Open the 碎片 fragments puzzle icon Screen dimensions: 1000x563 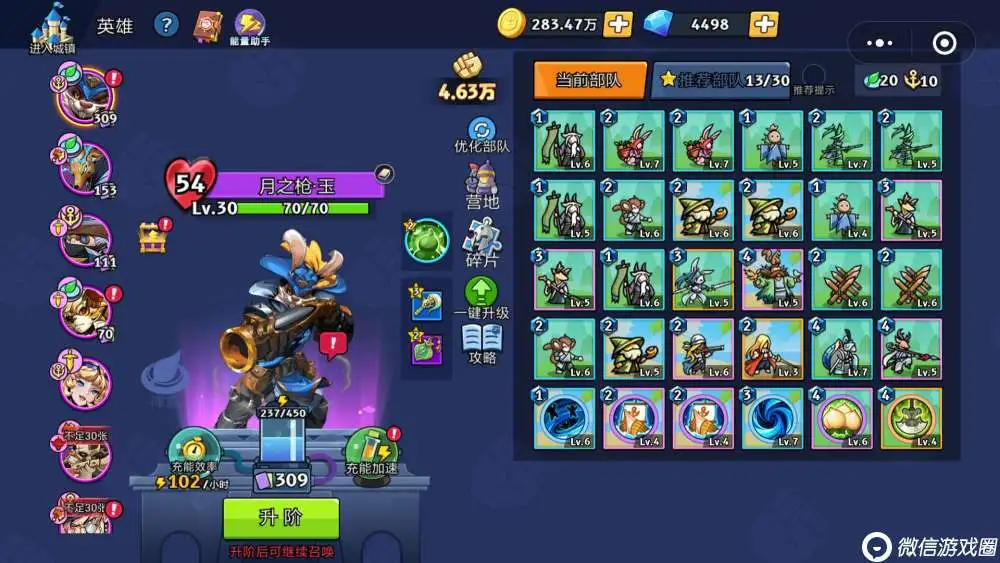pos(482,243)
